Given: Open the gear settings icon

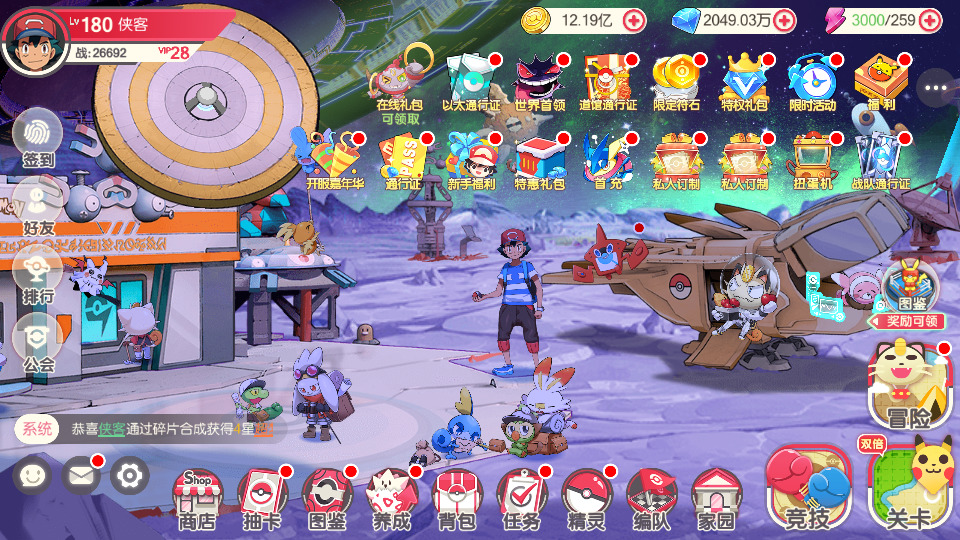Looking at the screenshot, I should 129,475.
